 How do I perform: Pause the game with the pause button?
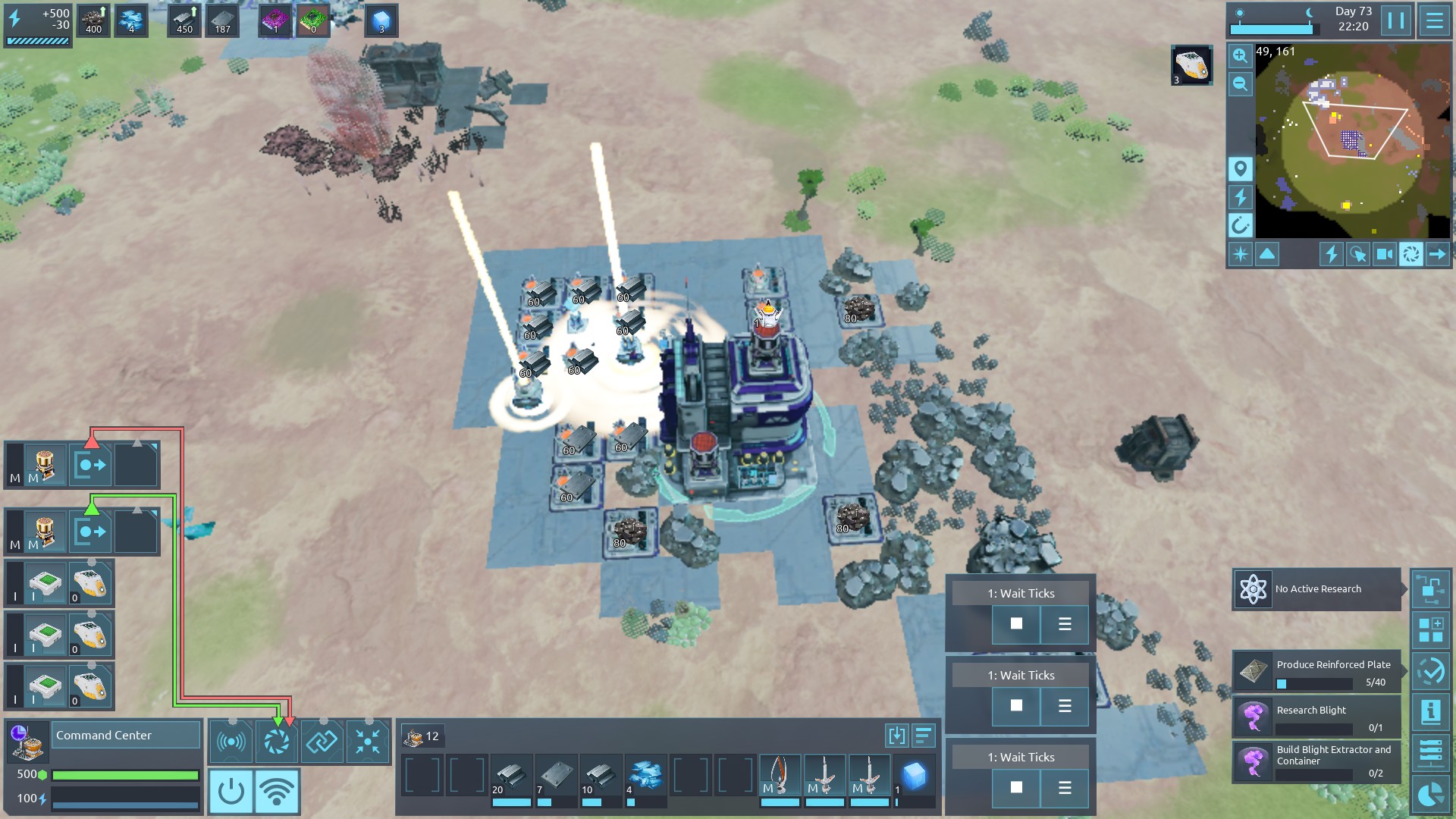point(1396,20)
